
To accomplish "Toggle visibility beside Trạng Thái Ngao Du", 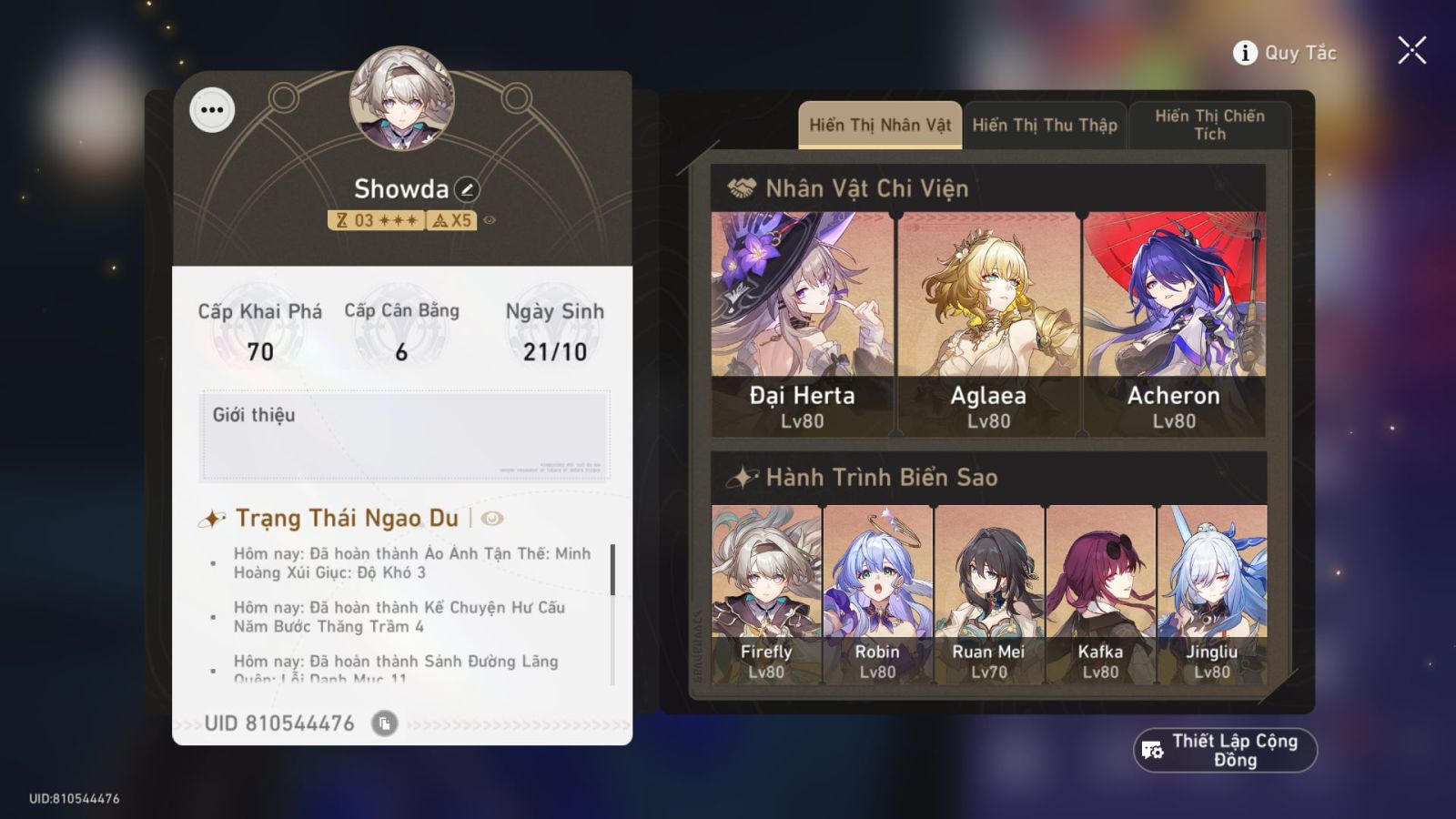I will click(x=491, y=519).
